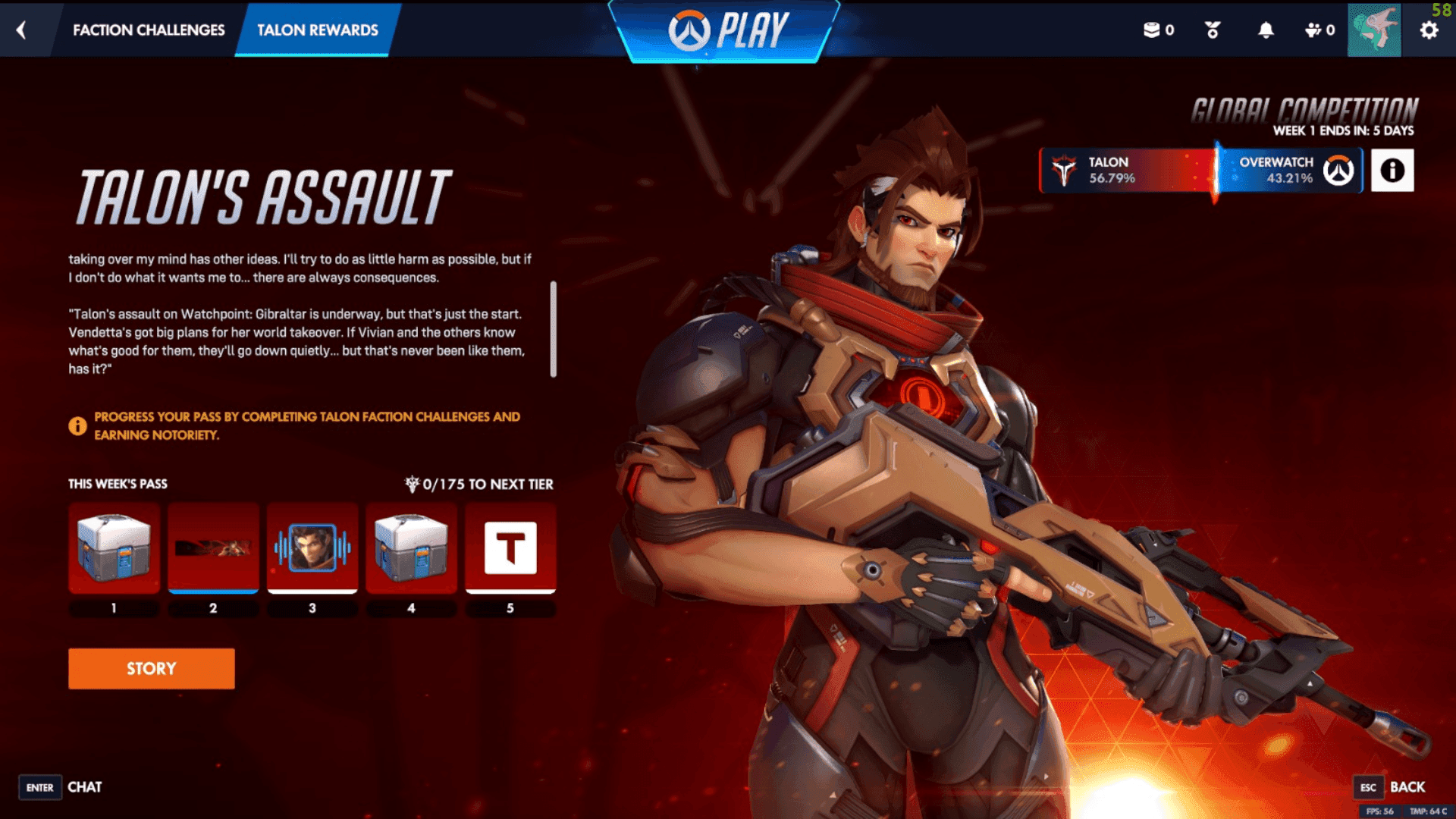This screenshot has height=819, width=1456.
Task: Click the currency stack icon in the top bar
Action: point(1152,30)
